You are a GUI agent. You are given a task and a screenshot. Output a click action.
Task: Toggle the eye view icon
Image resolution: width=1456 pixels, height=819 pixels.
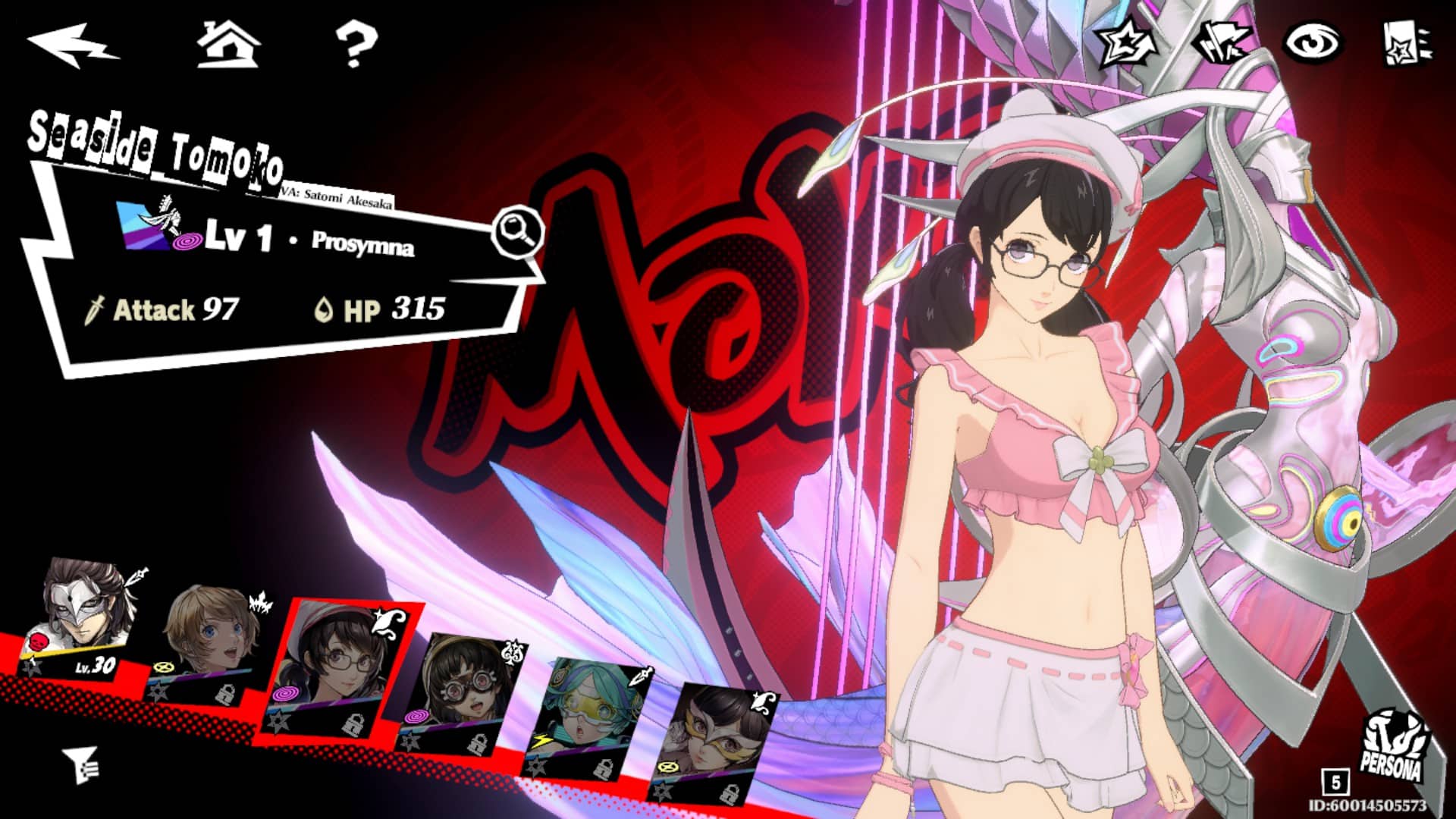tap(1312, 42)
